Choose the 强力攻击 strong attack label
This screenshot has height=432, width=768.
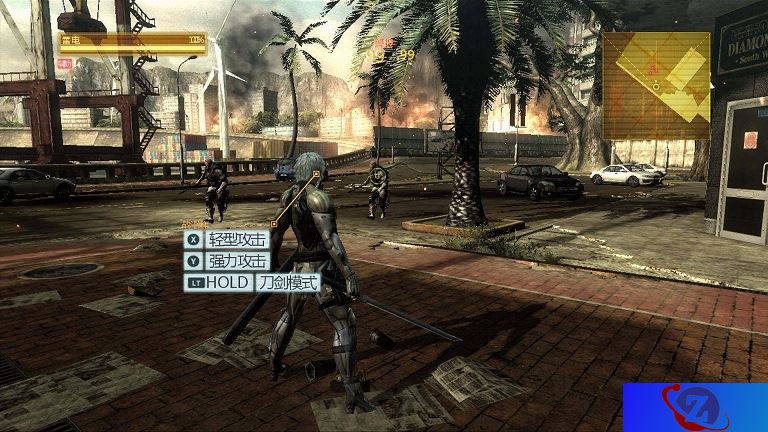pos(237,261)
